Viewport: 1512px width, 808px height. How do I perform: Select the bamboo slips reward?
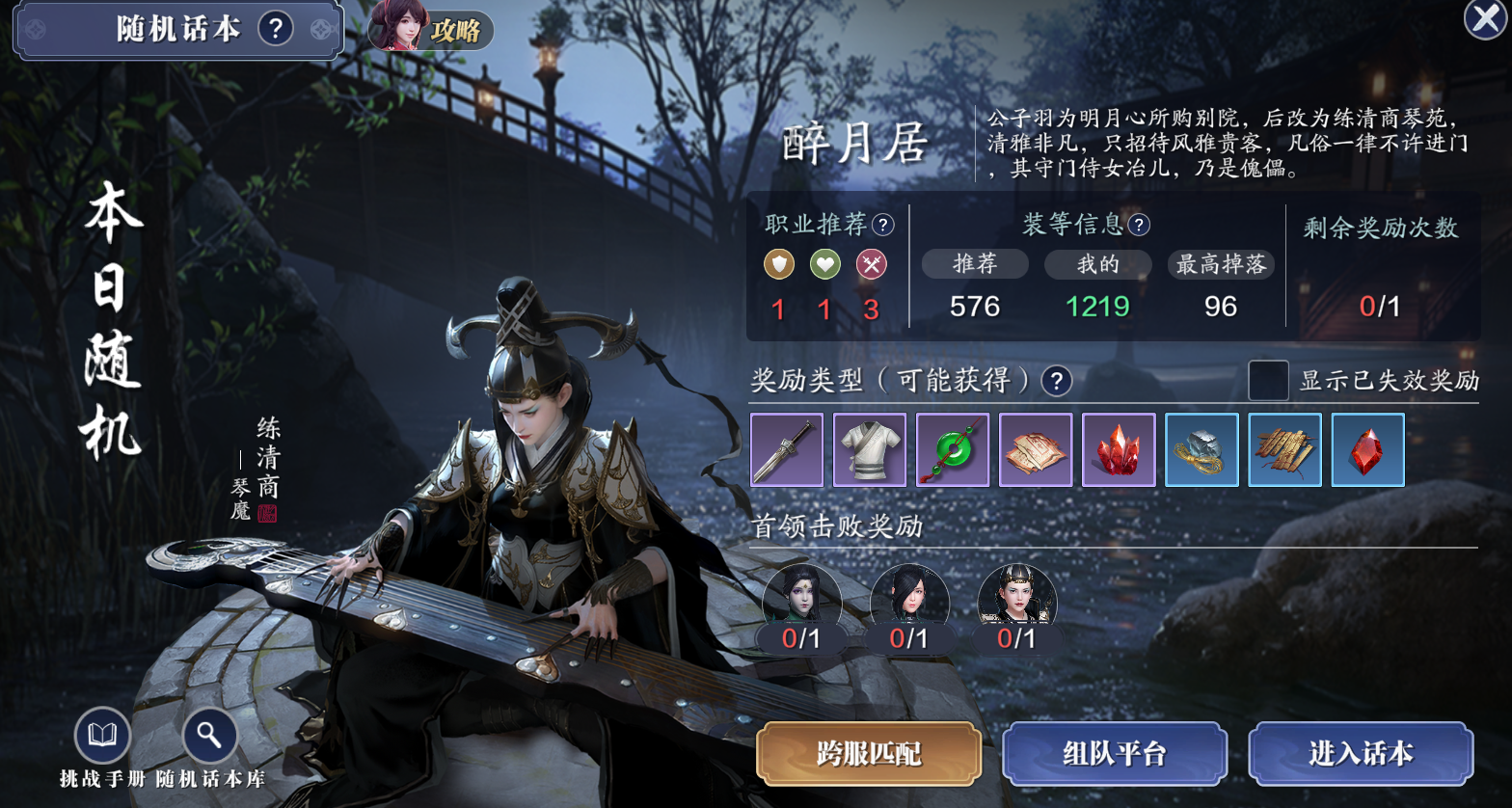[x=1284, y=449]
